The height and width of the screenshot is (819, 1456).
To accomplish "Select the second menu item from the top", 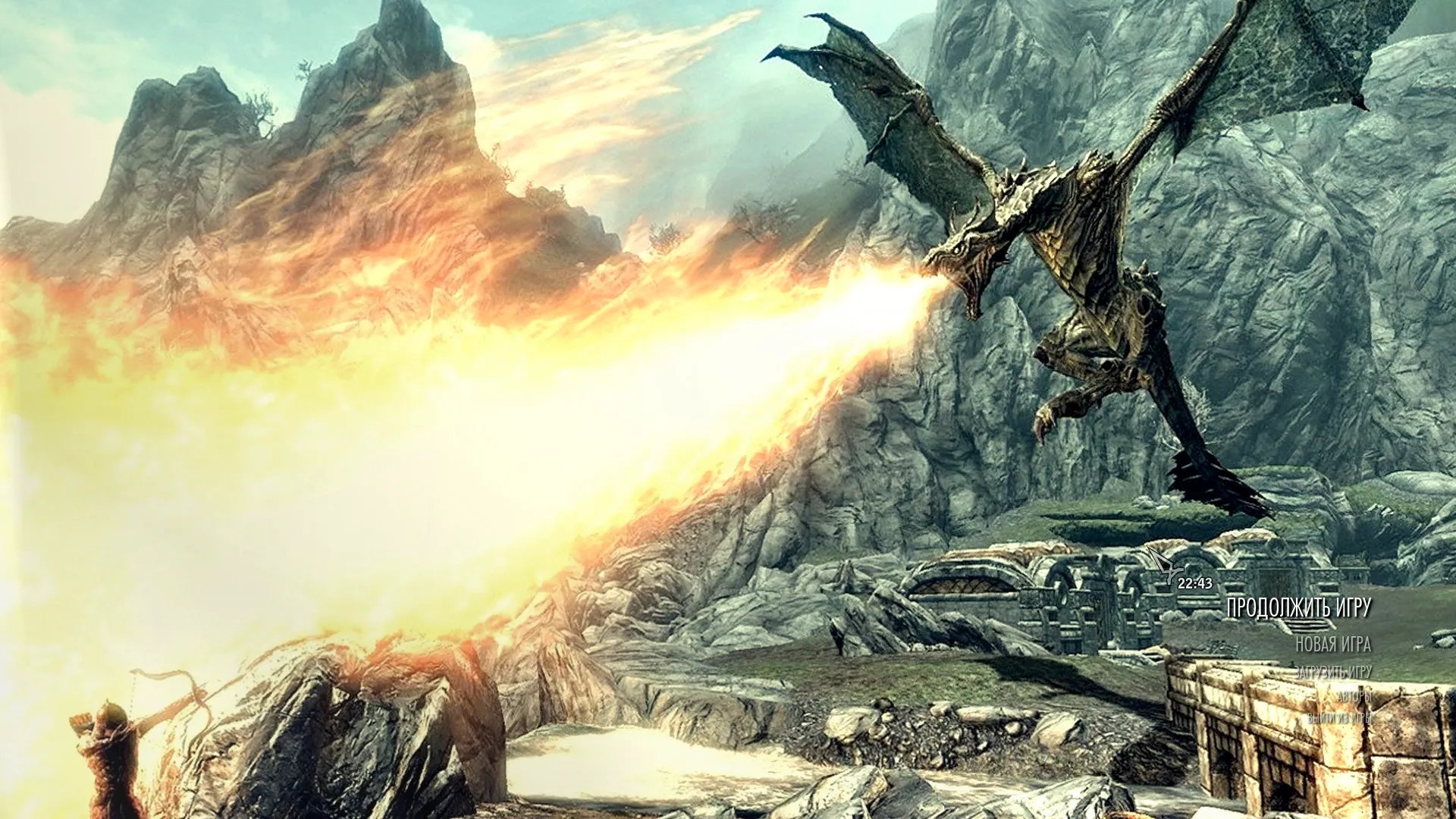I will 1335,645.
